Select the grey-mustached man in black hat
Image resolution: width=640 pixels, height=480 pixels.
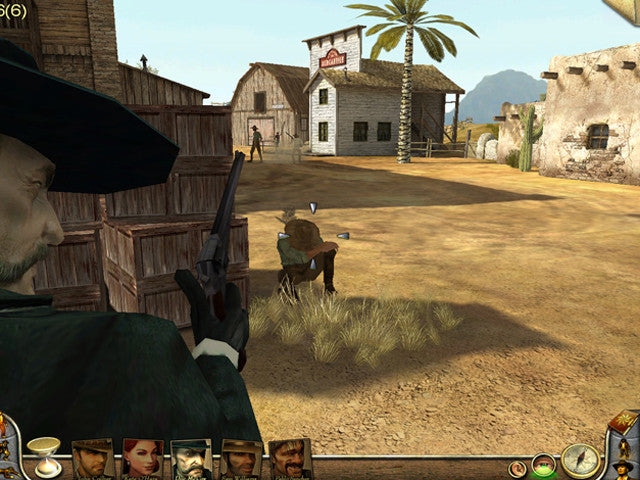click(191, 459)
